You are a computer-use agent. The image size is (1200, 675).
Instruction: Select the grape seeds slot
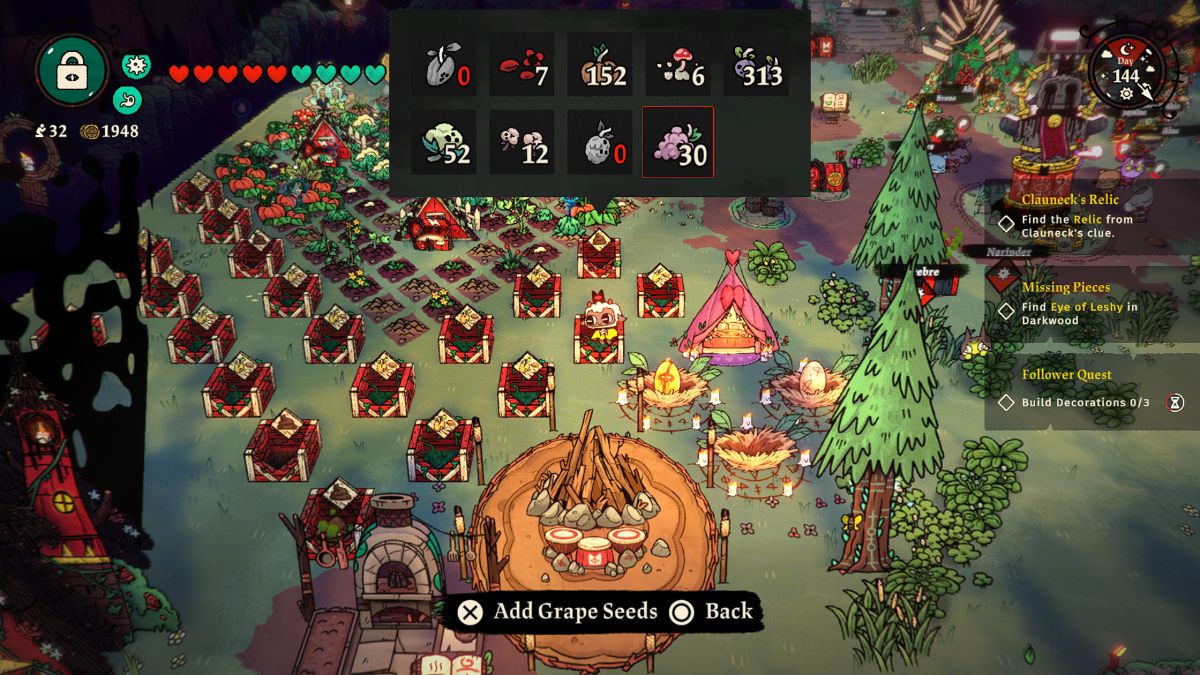678,142
